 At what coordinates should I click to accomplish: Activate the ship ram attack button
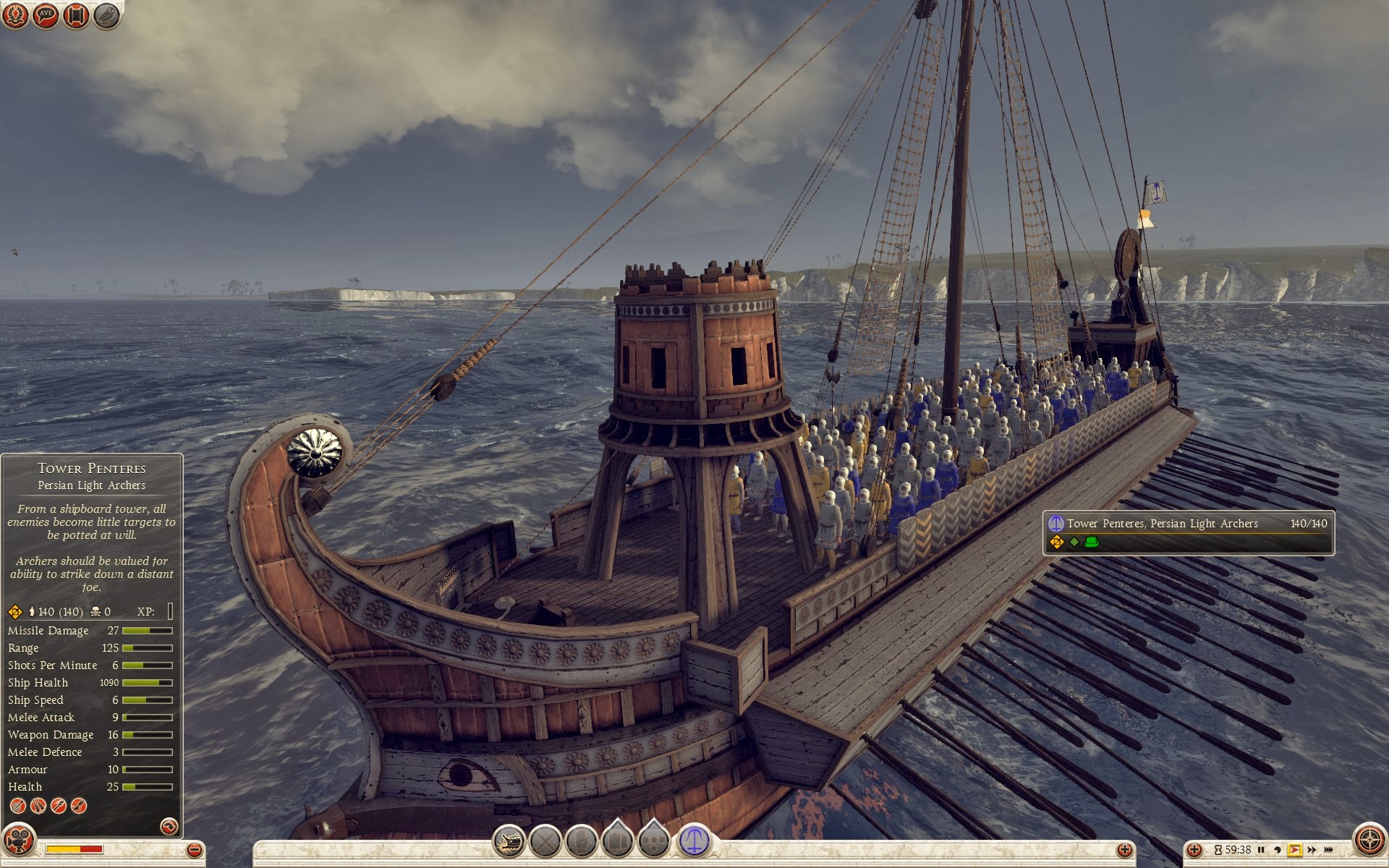510,841
